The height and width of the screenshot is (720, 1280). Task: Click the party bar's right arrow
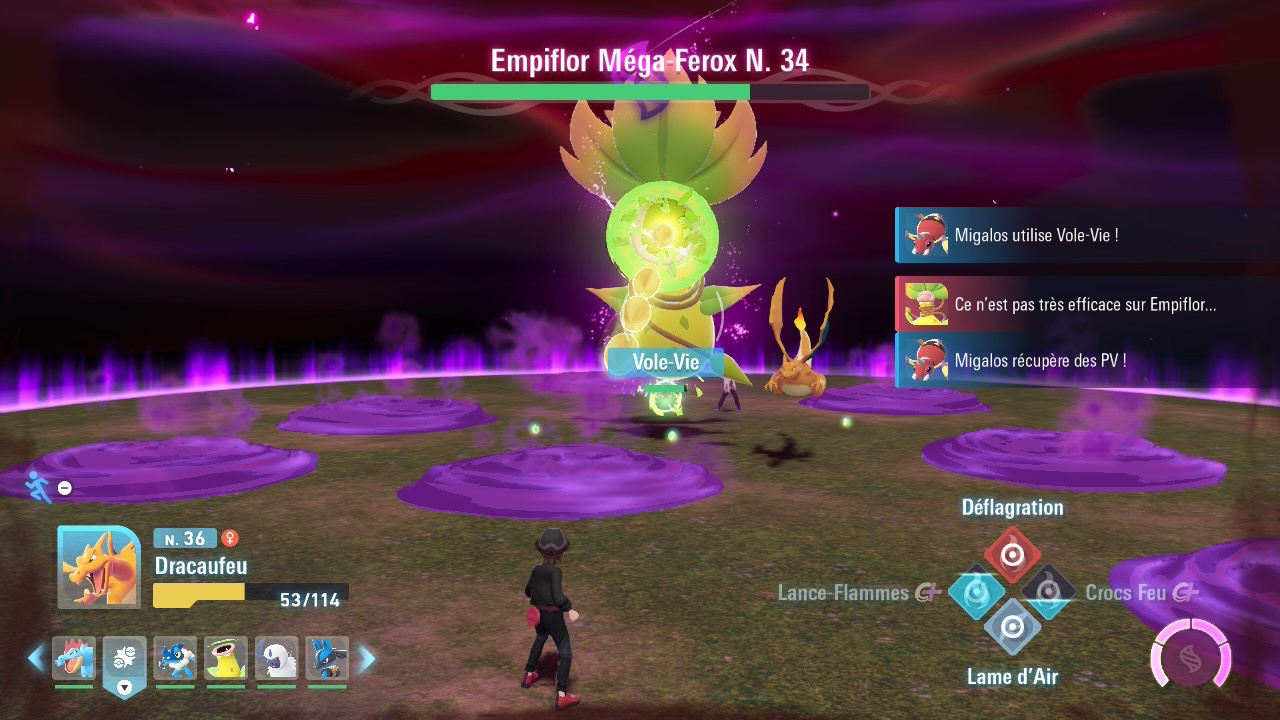click(366, 658)
